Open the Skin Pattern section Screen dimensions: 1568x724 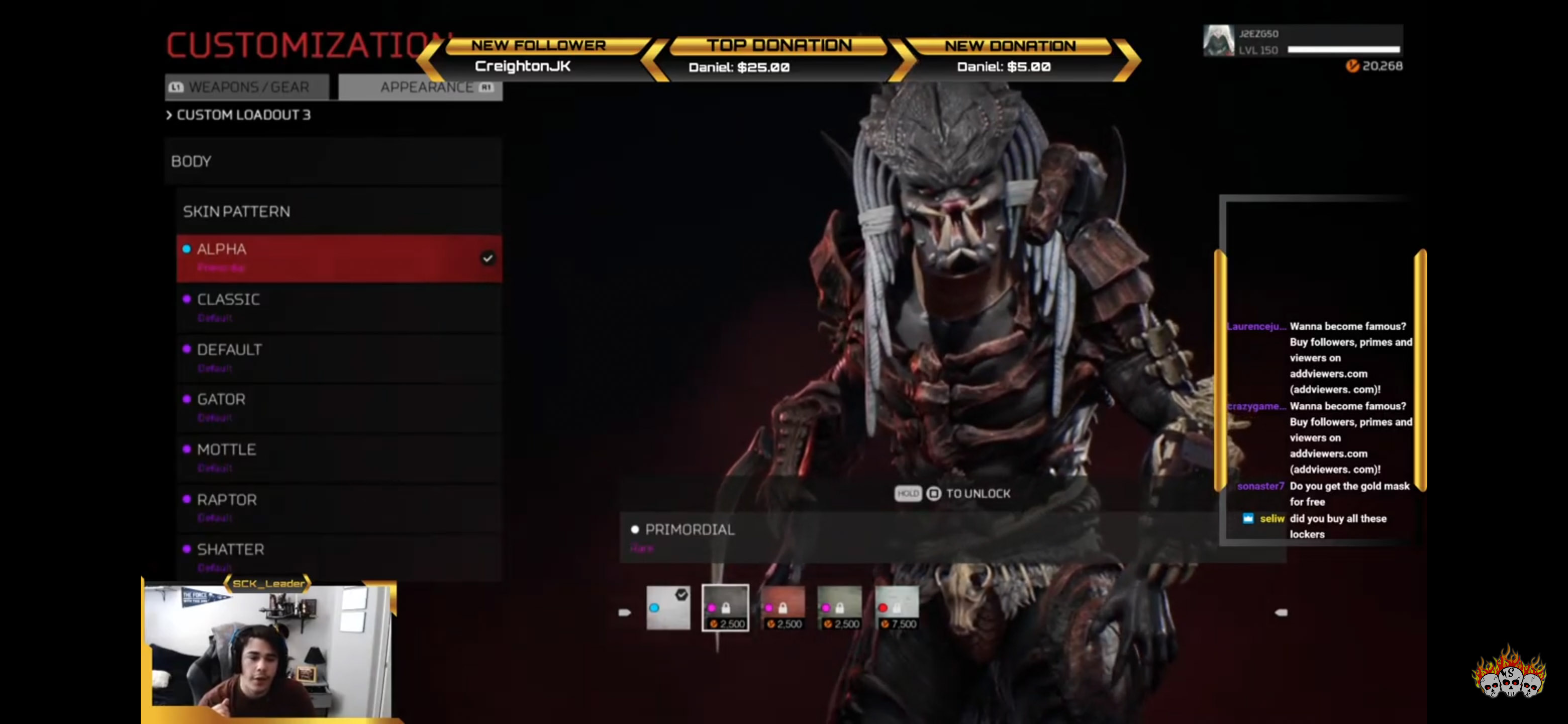click(338, 211)
